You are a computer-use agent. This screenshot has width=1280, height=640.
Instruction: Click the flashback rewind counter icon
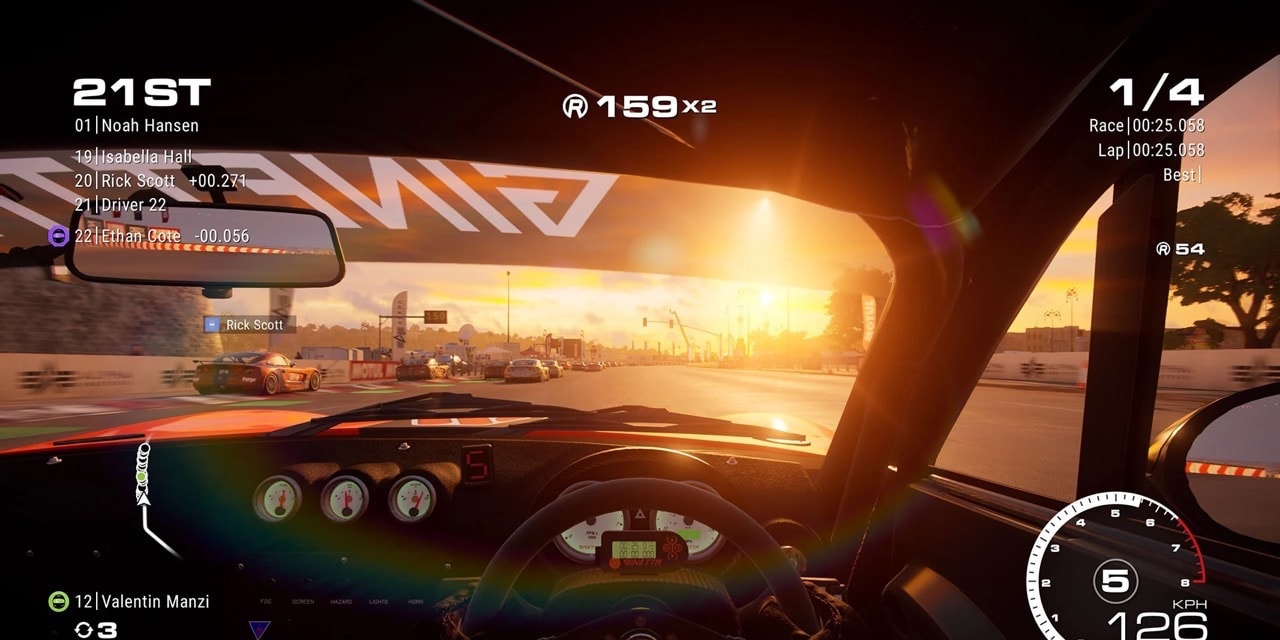click(84, 630)
